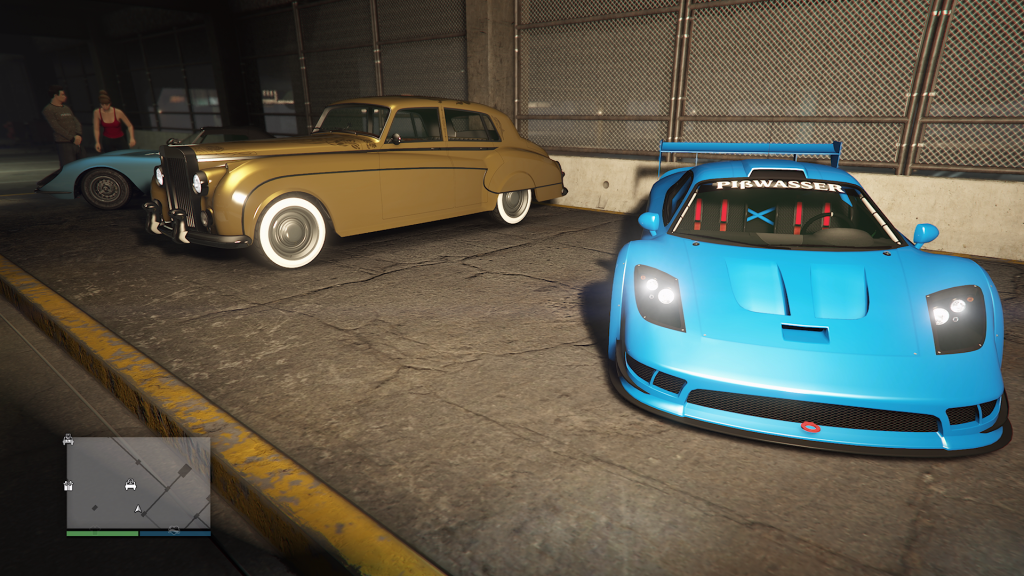Select the car blip in the minimap's center

tap(131, 486)
